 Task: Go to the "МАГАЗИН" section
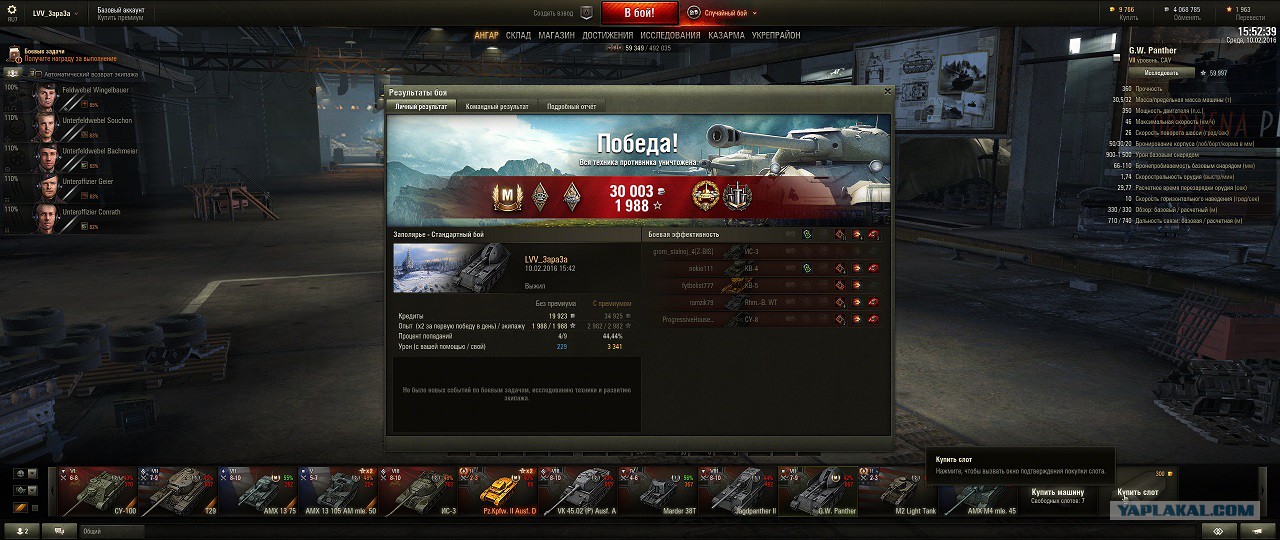[x=556, y=35]
